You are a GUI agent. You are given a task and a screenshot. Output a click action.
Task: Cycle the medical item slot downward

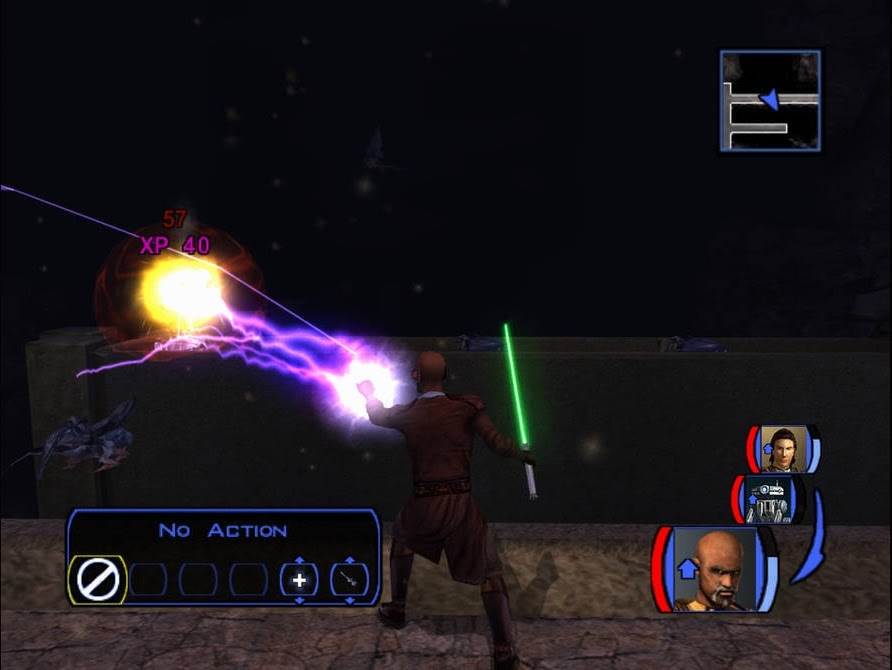pos(299,600)
